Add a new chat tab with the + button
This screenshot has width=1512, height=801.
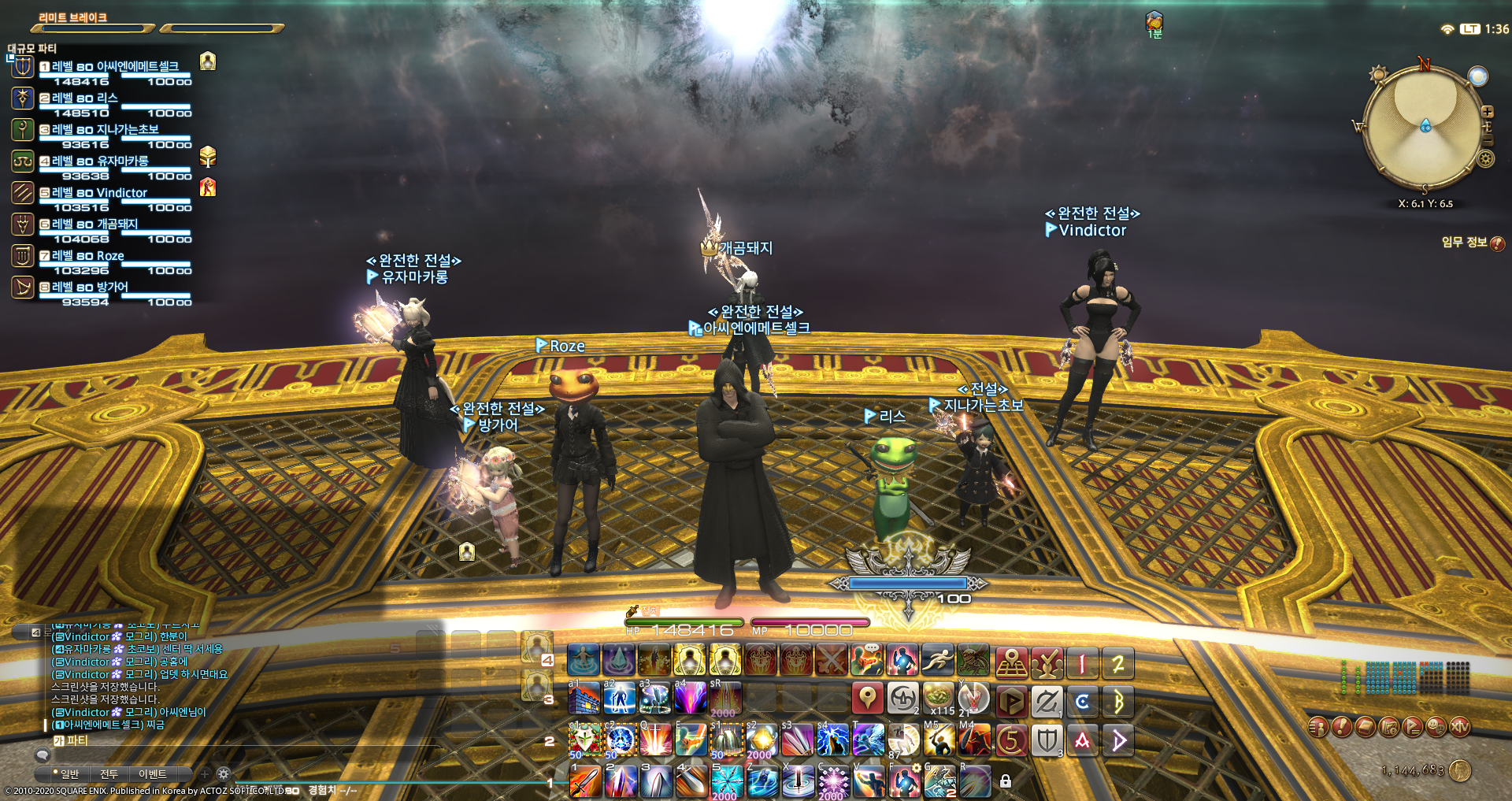205,774
